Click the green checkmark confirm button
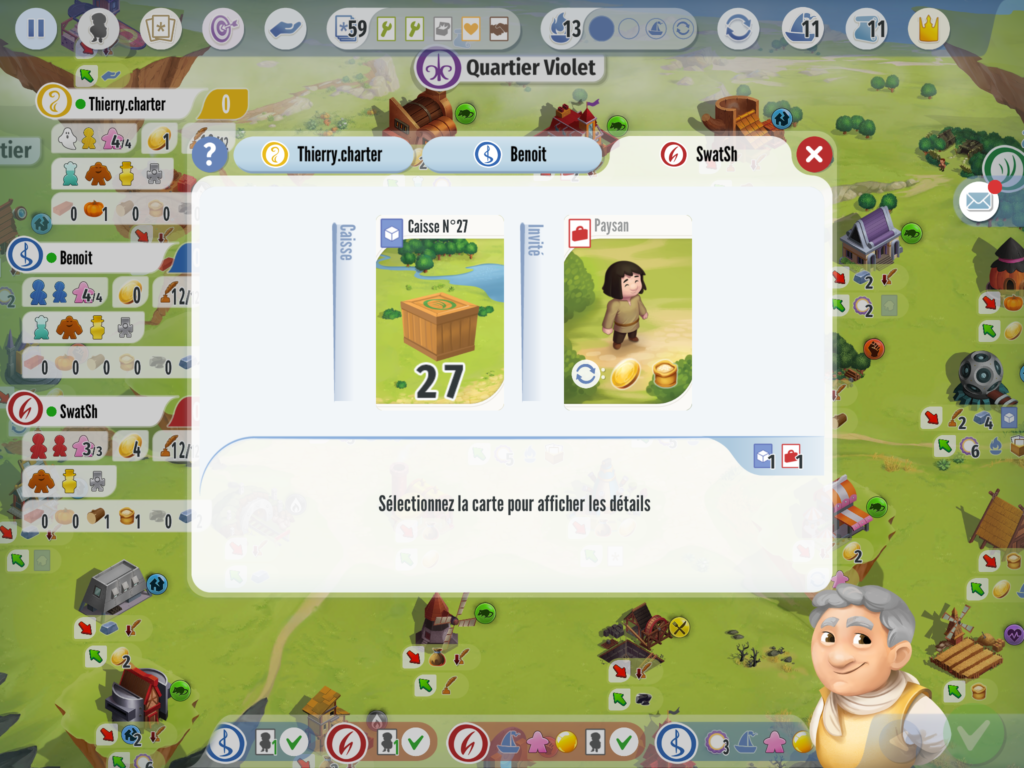The width and height of the screenshot is (1024, 768). 968,740
